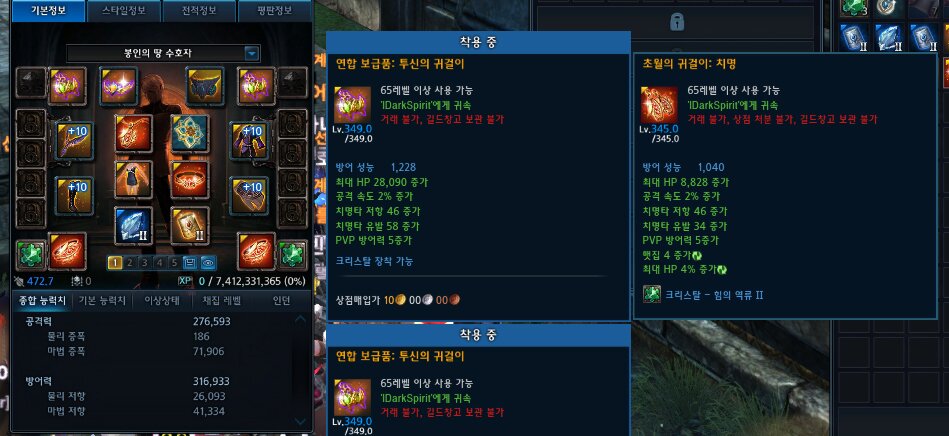Save the preset with the disk icon
The image size is (949, 436).
191,263
